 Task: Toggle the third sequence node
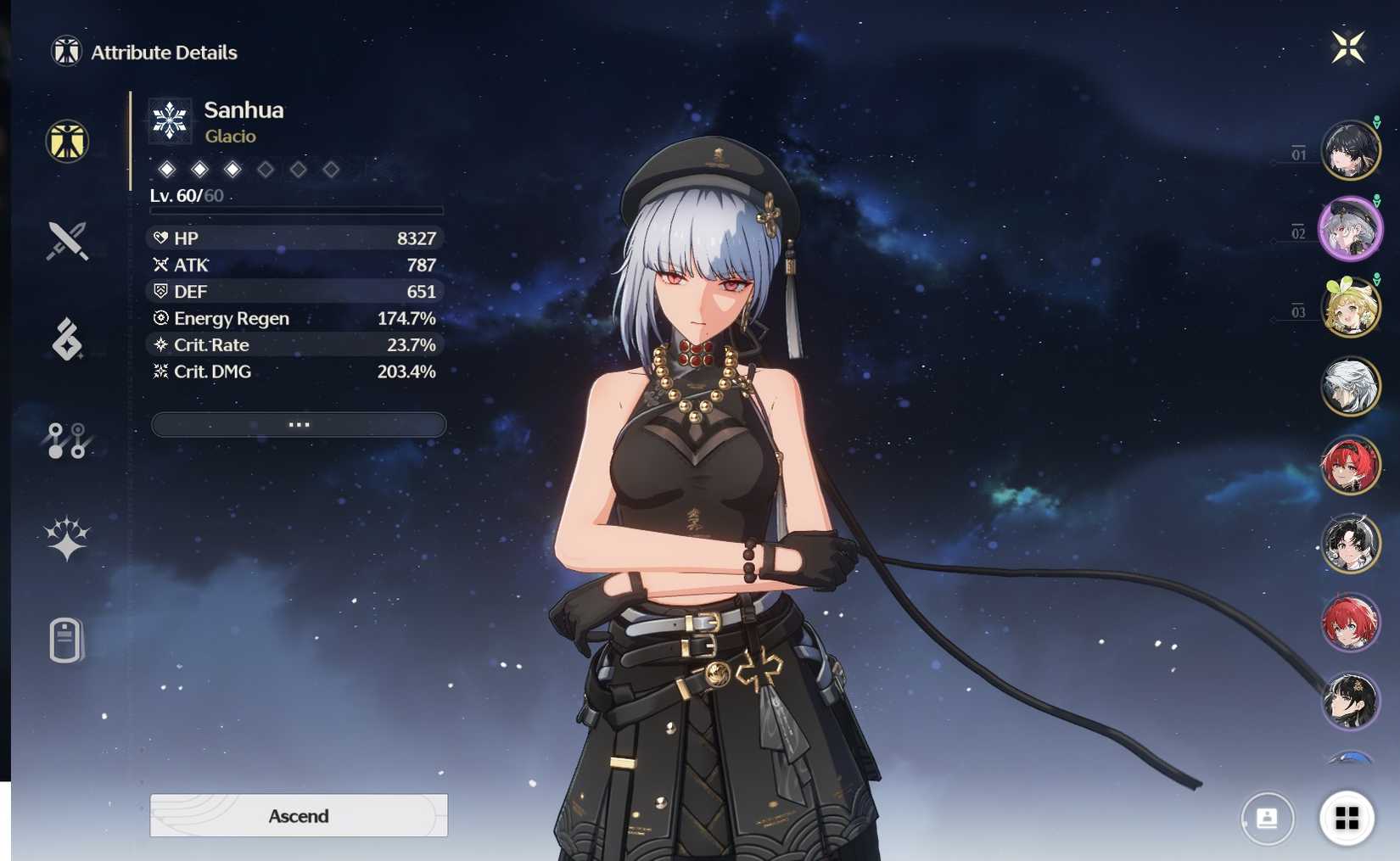pyautogui.click(x=232, y=169)
